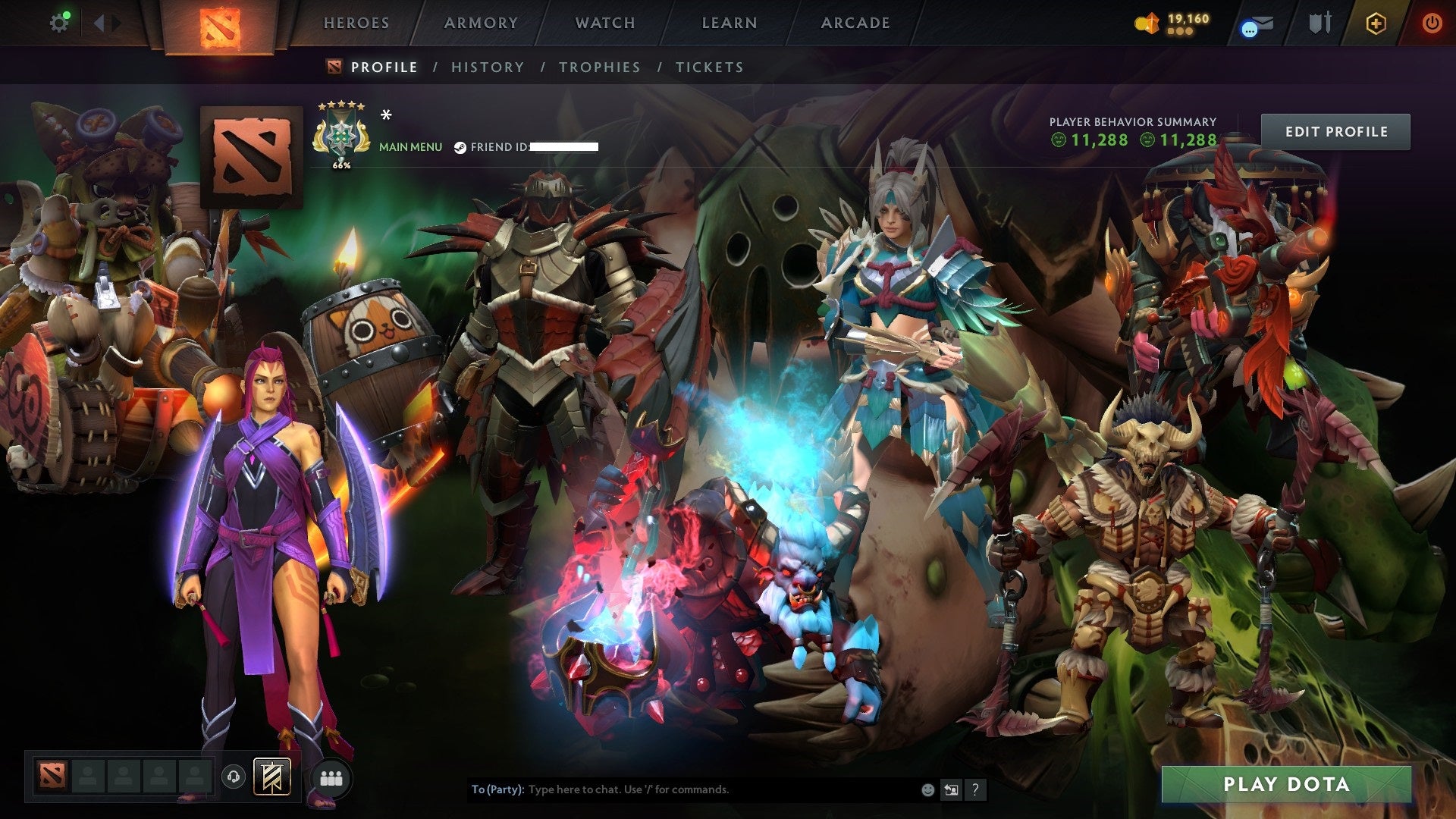Click the power button to exit Dota 2
Screen dimensions: 1456x819
1433,23
